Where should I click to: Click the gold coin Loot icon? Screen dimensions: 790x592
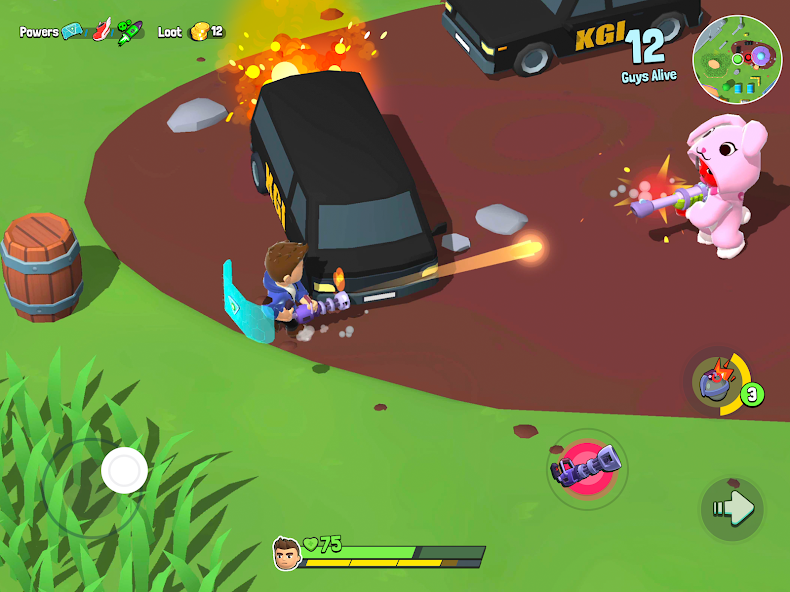[198, 32]
